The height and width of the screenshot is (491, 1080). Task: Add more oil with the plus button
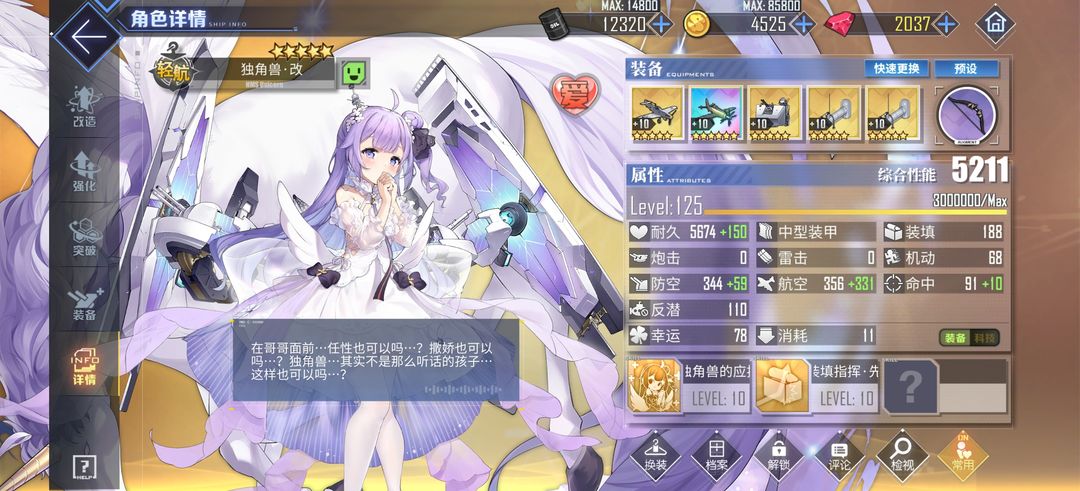pyautogui.click(x=661, y=24)
